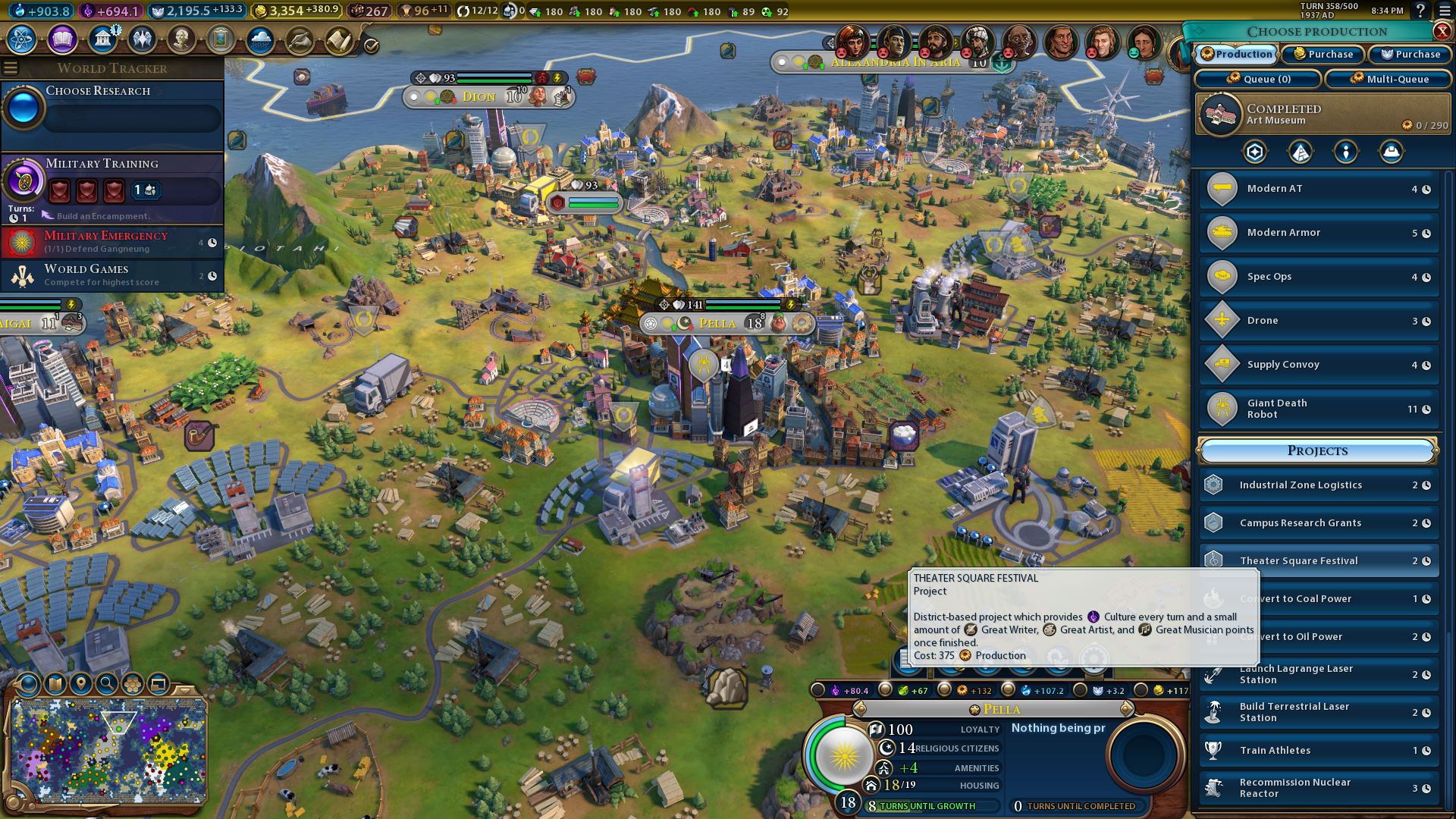Close the Choose Production panel
This screenshot has width=1456, height=819.
tap(1442, 31)
